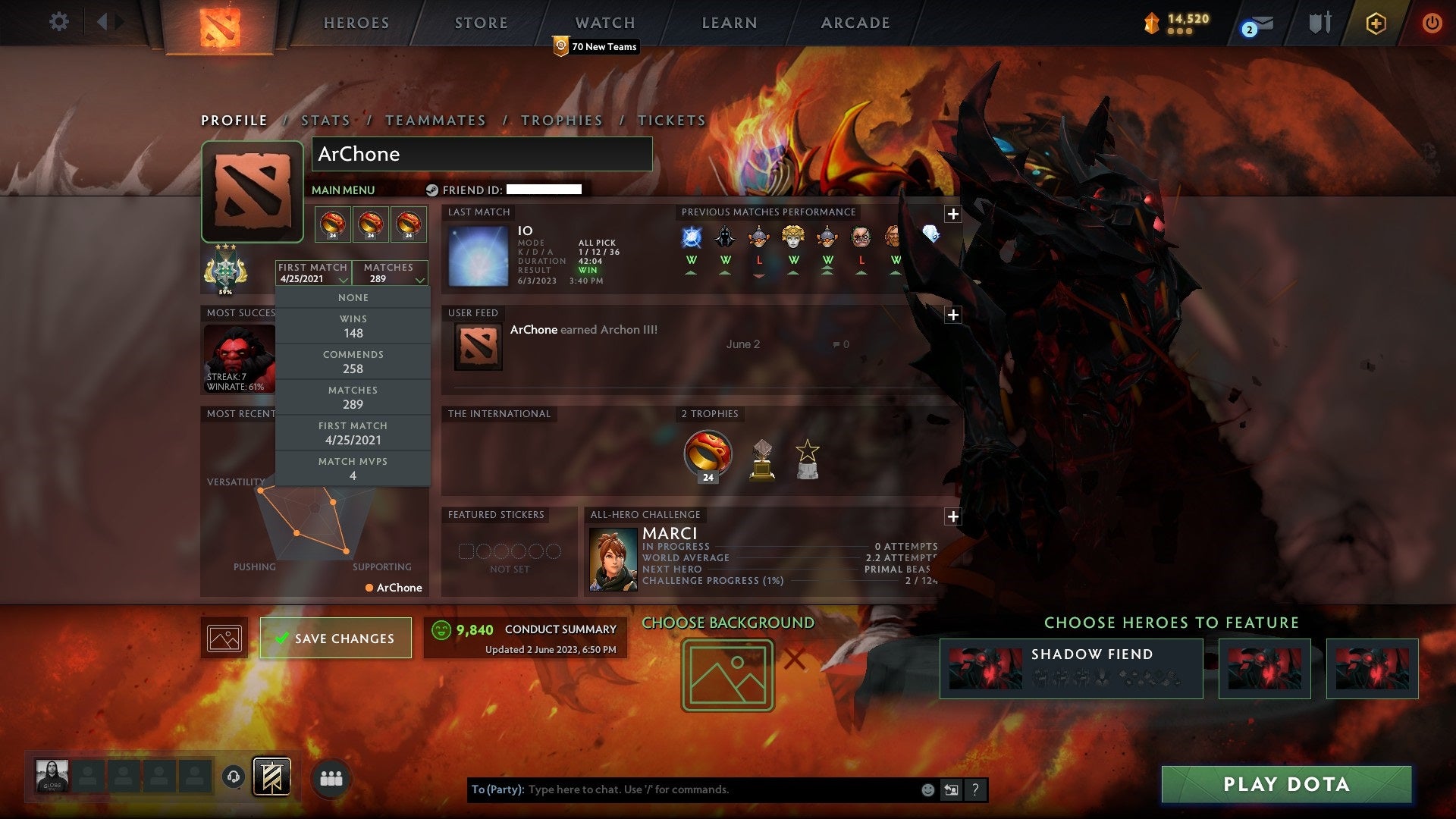Toggle the voice chat headset icon near party slots

(234, 777)
